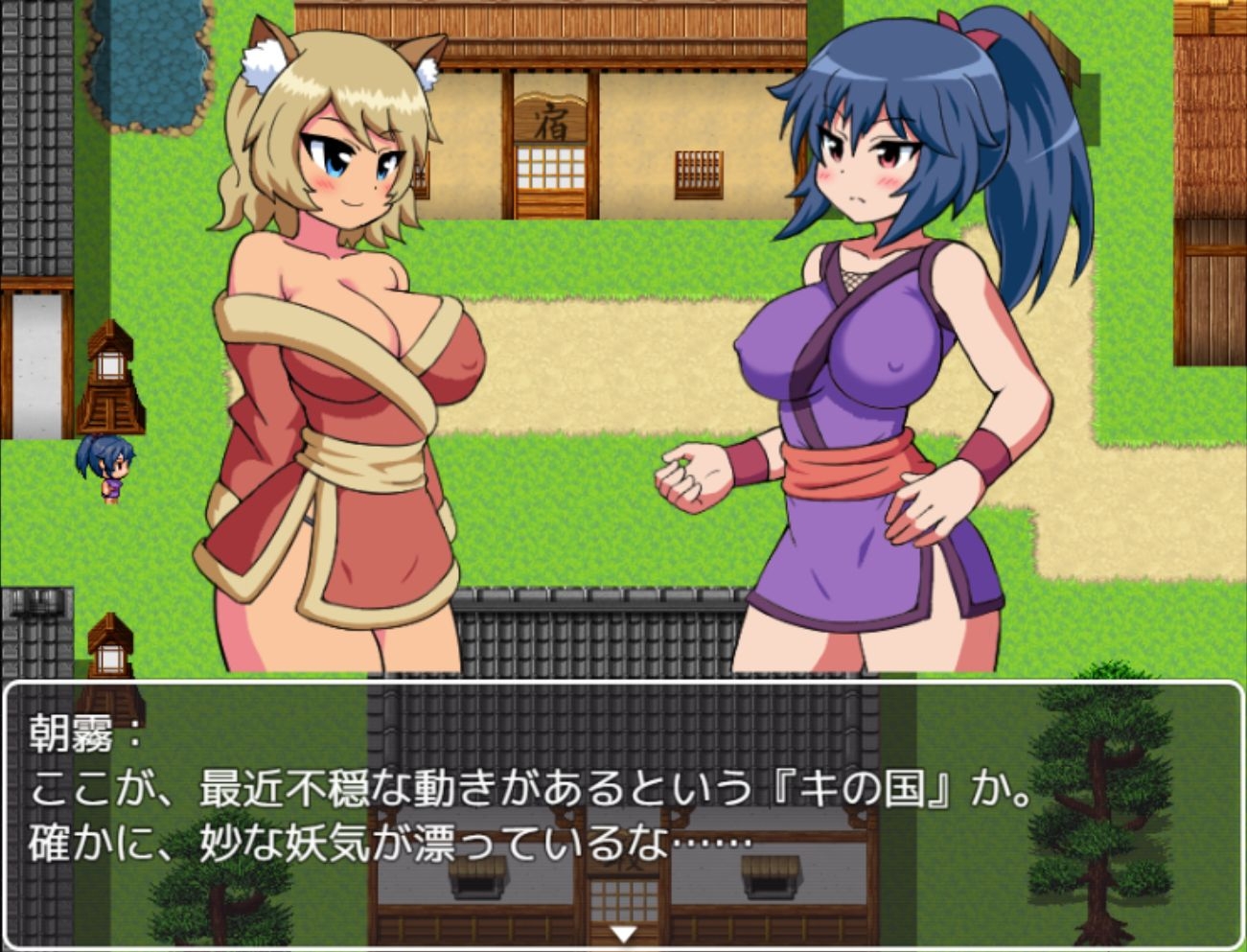
Task: Click the dialogue advance arrow
Action: point(624,931)
